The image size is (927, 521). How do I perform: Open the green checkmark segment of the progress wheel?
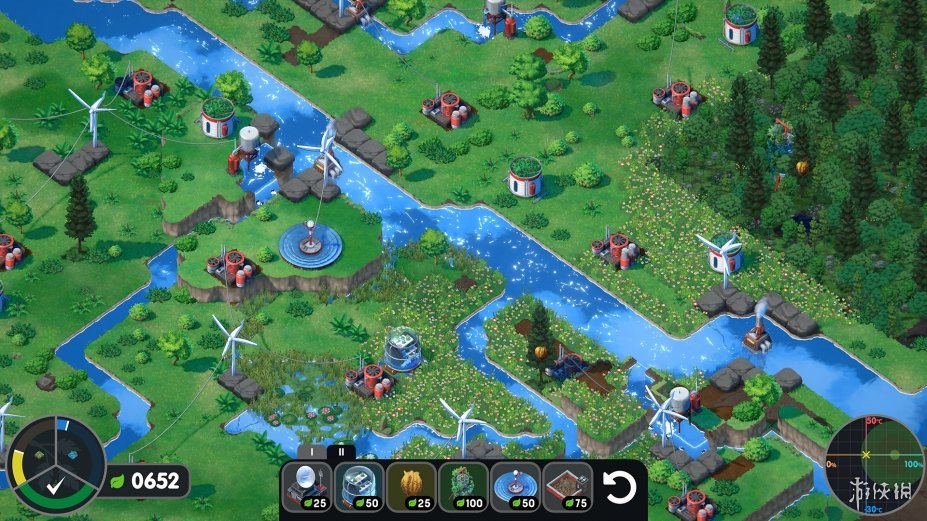point(54,489)
